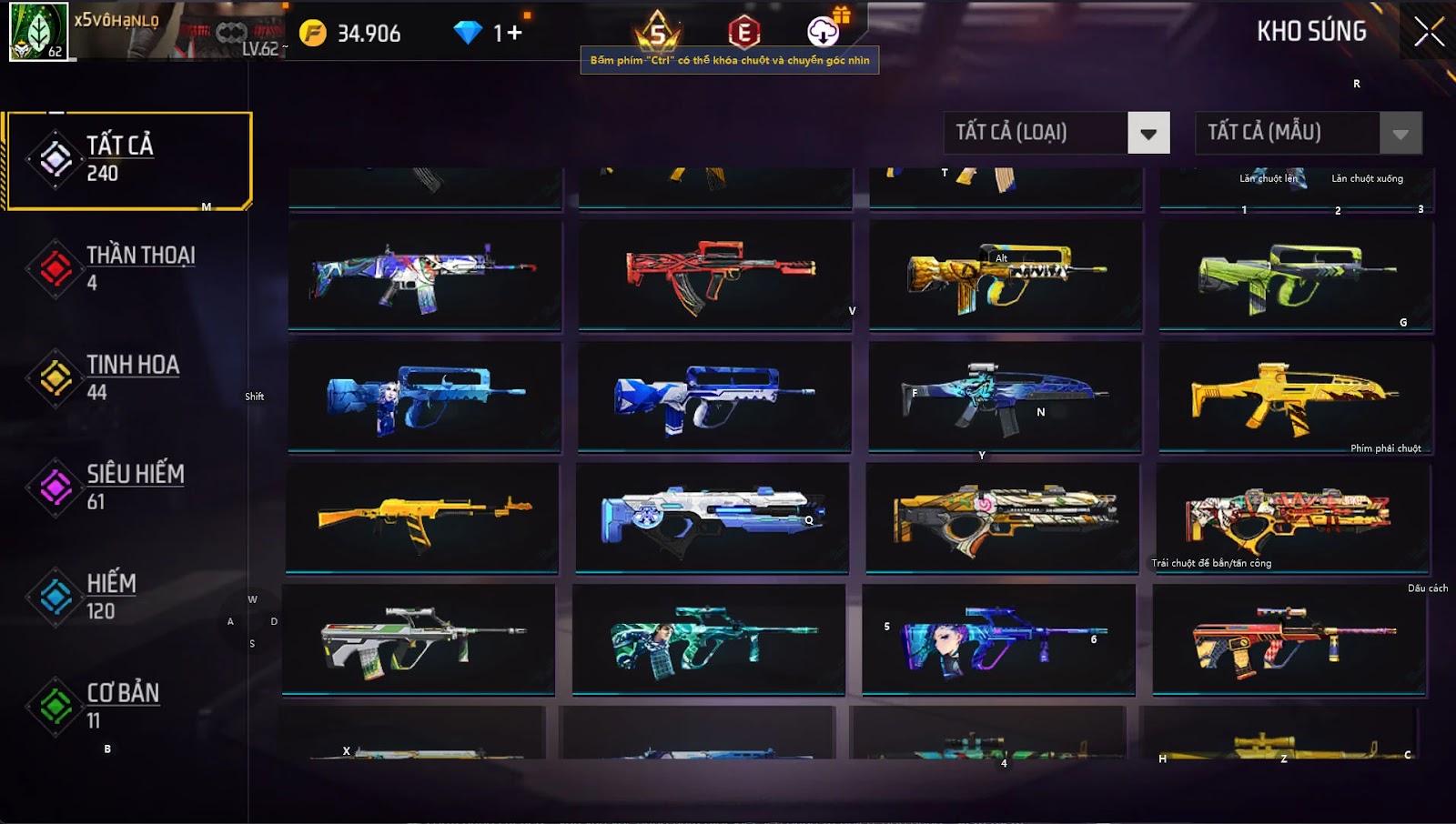The width and height of the screenshot is (1456, 824).
Task: Pick the white and grey AUG skin
Action: click(x=419, y=639)
